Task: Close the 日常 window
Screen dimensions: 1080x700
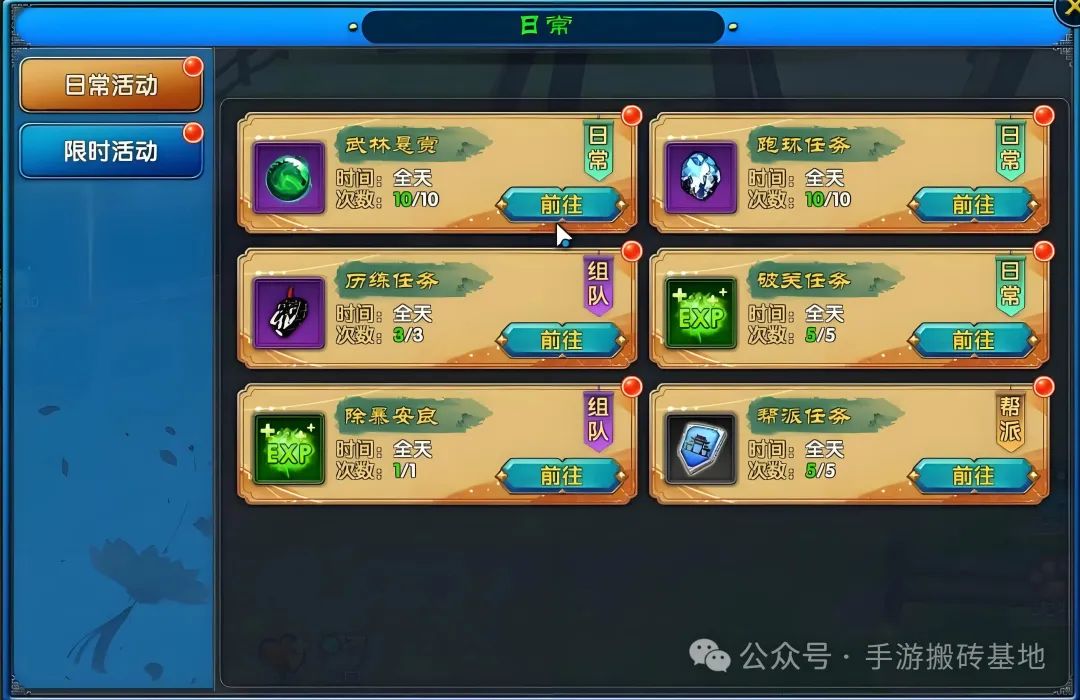Action: (1070, 8)
